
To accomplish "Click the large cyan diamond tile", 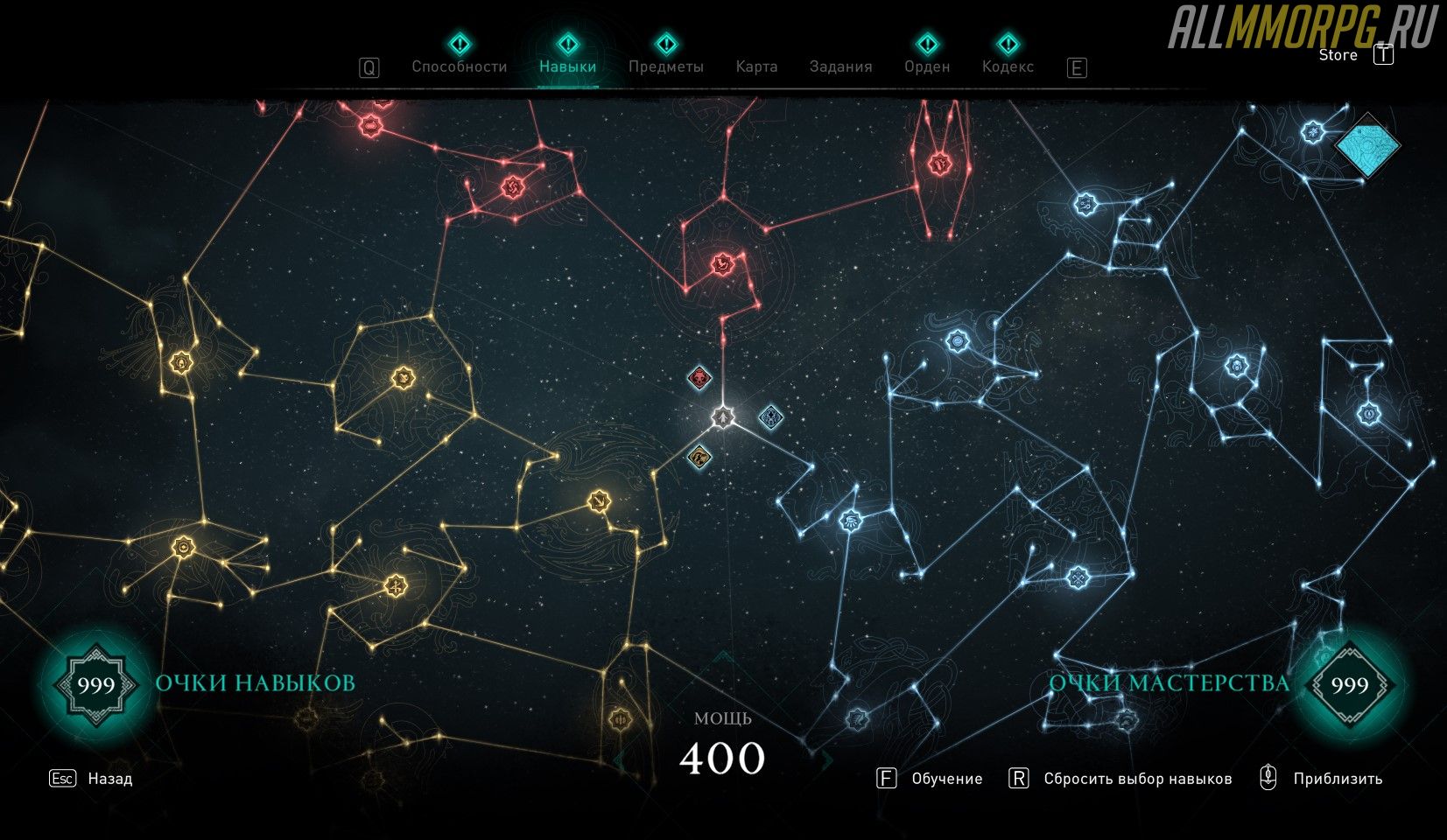I will click(x=1366, y=145).
